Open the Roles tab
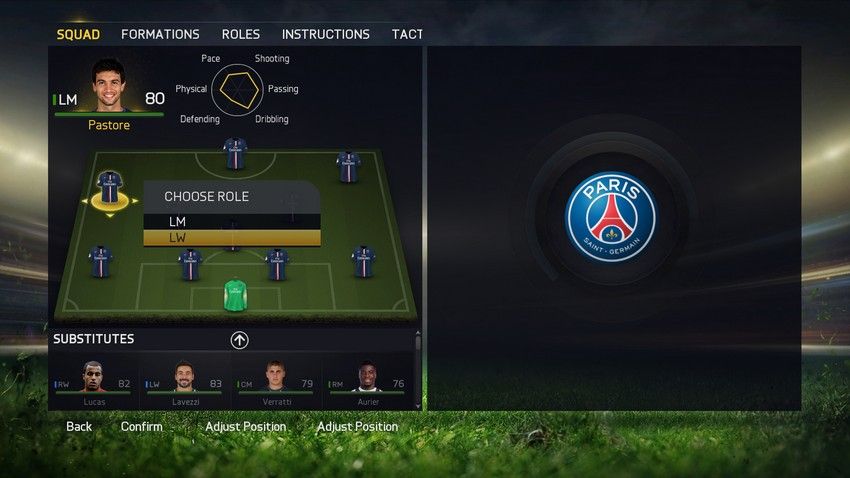 pyautogui.click(x=241, y=34)
